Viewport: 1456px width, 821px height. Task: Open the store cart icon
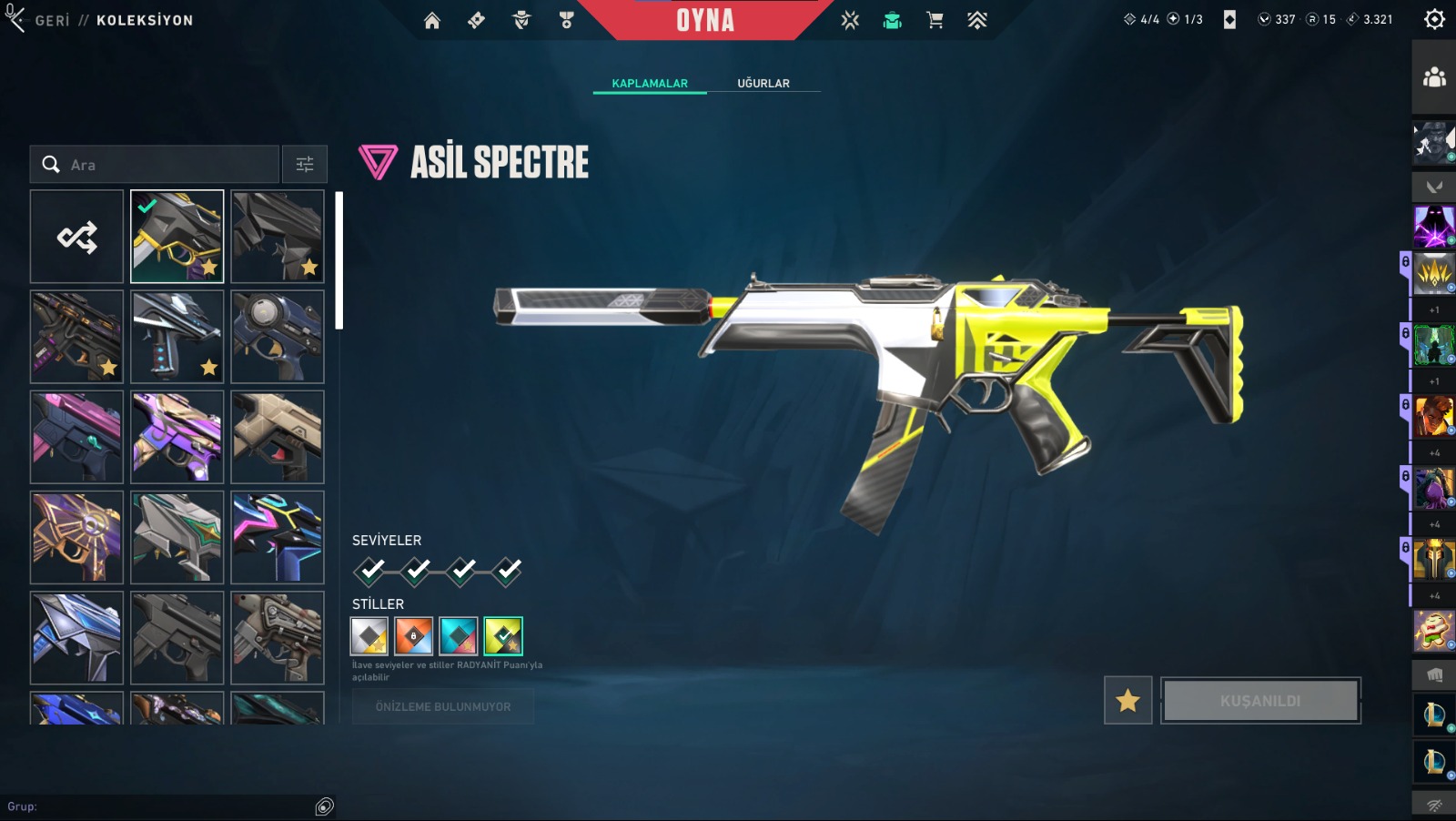(935, 20)
